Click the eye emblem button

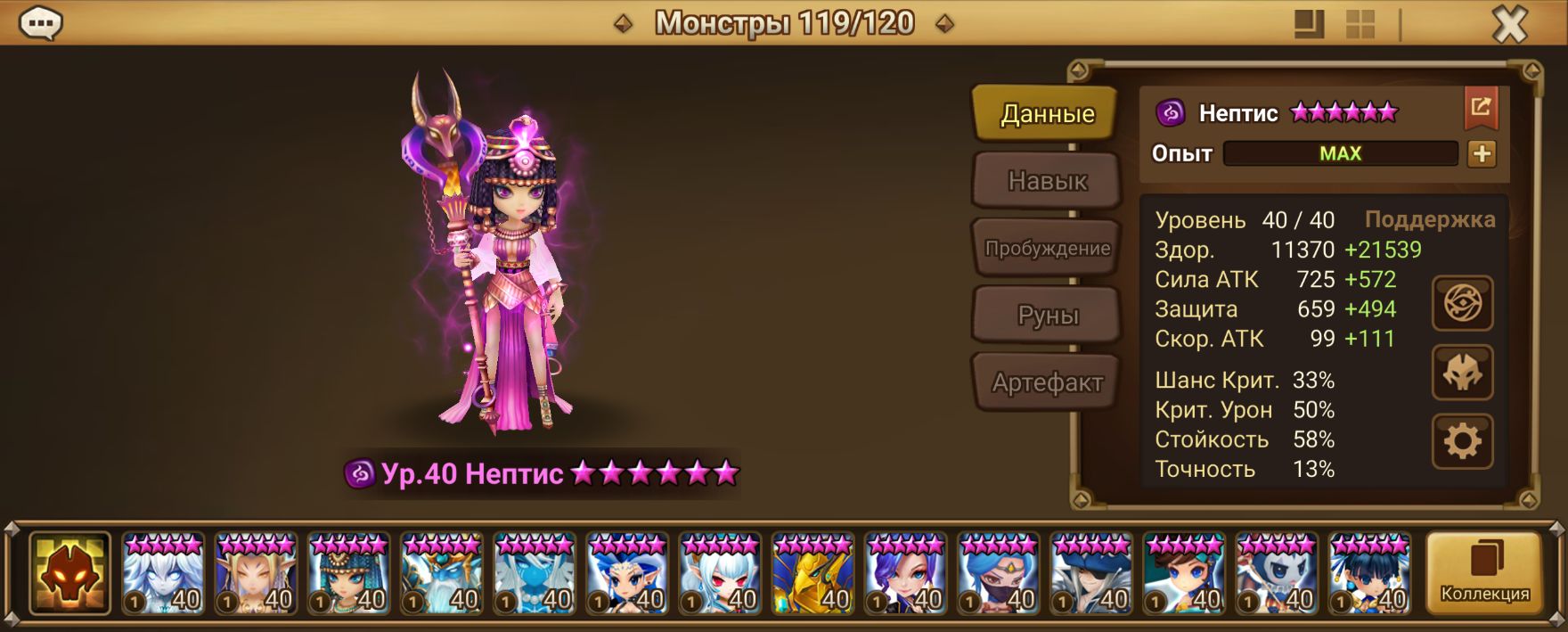point(1462,304)
